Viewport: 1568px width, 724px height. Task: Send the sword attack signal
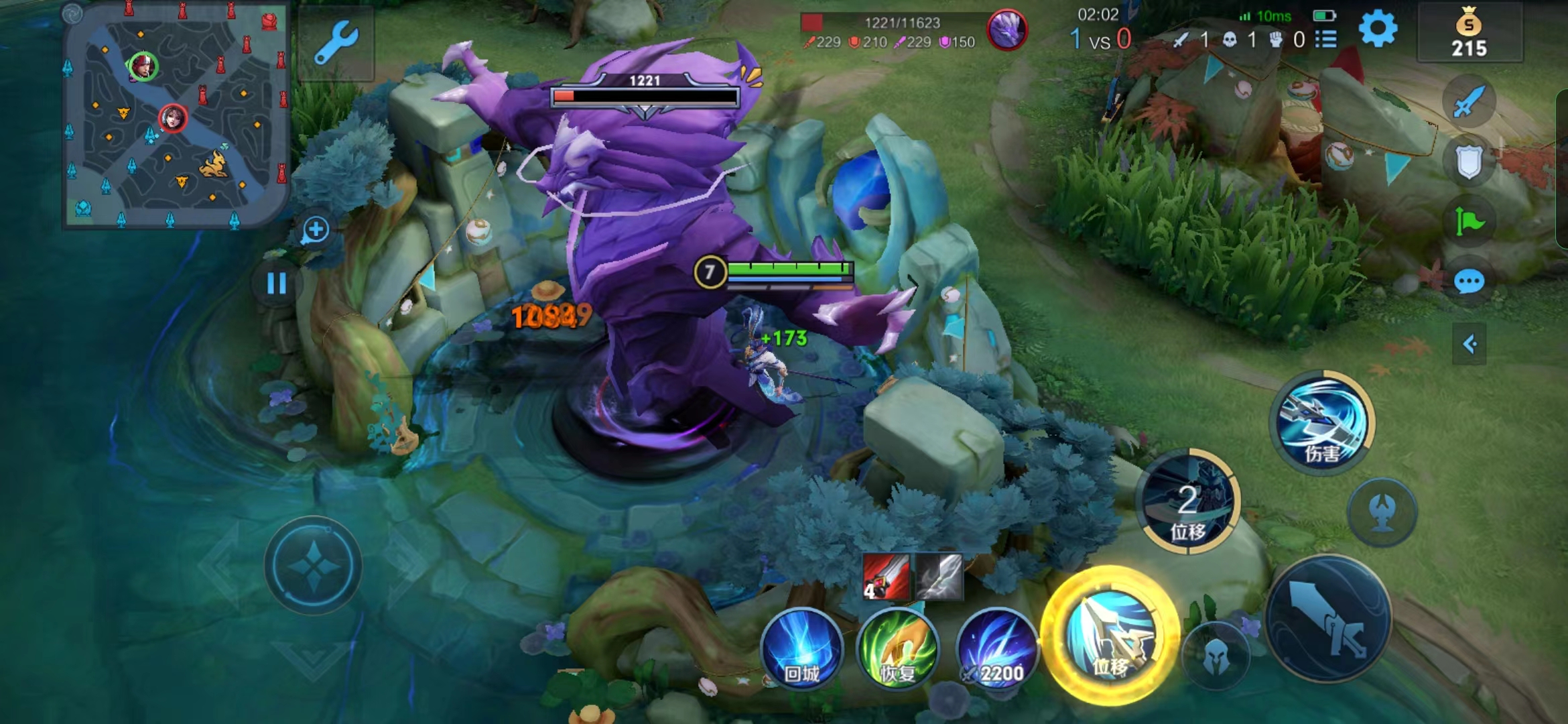[1469, 102]
